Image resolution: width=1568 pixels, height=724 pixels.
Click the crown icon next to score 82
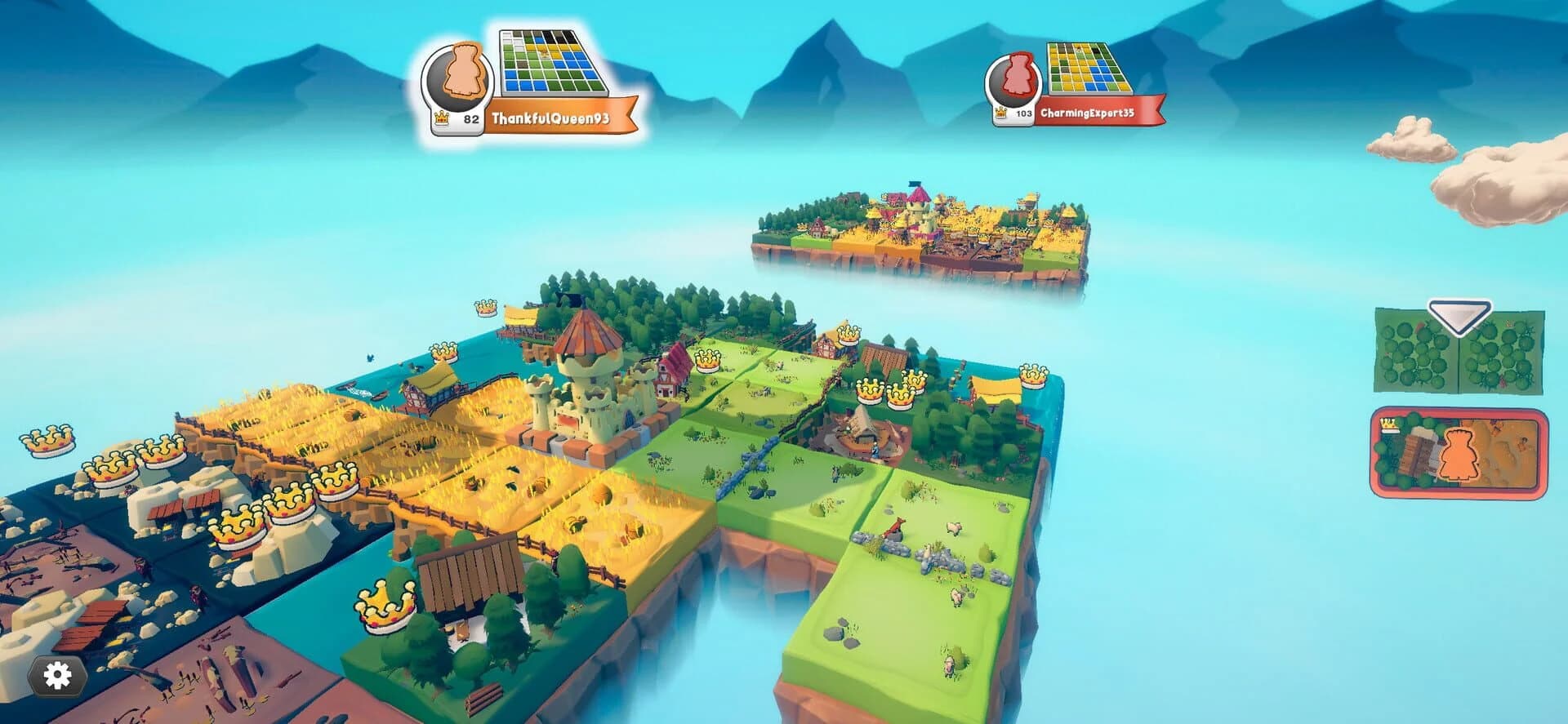click(441, 118)
